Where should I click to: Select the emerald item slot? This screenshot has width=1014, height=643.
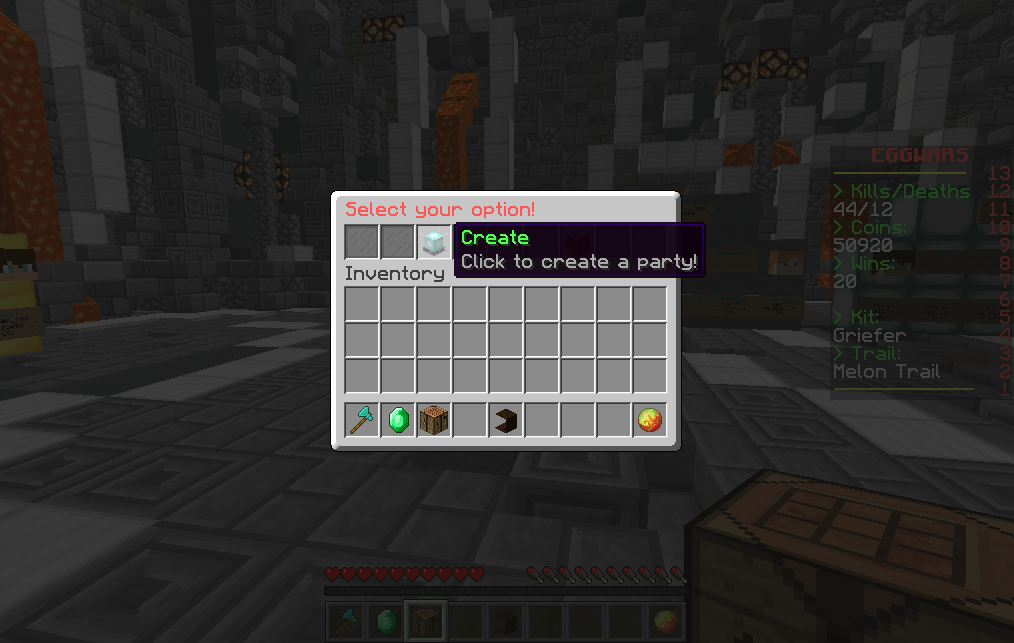tap(398, 421)
